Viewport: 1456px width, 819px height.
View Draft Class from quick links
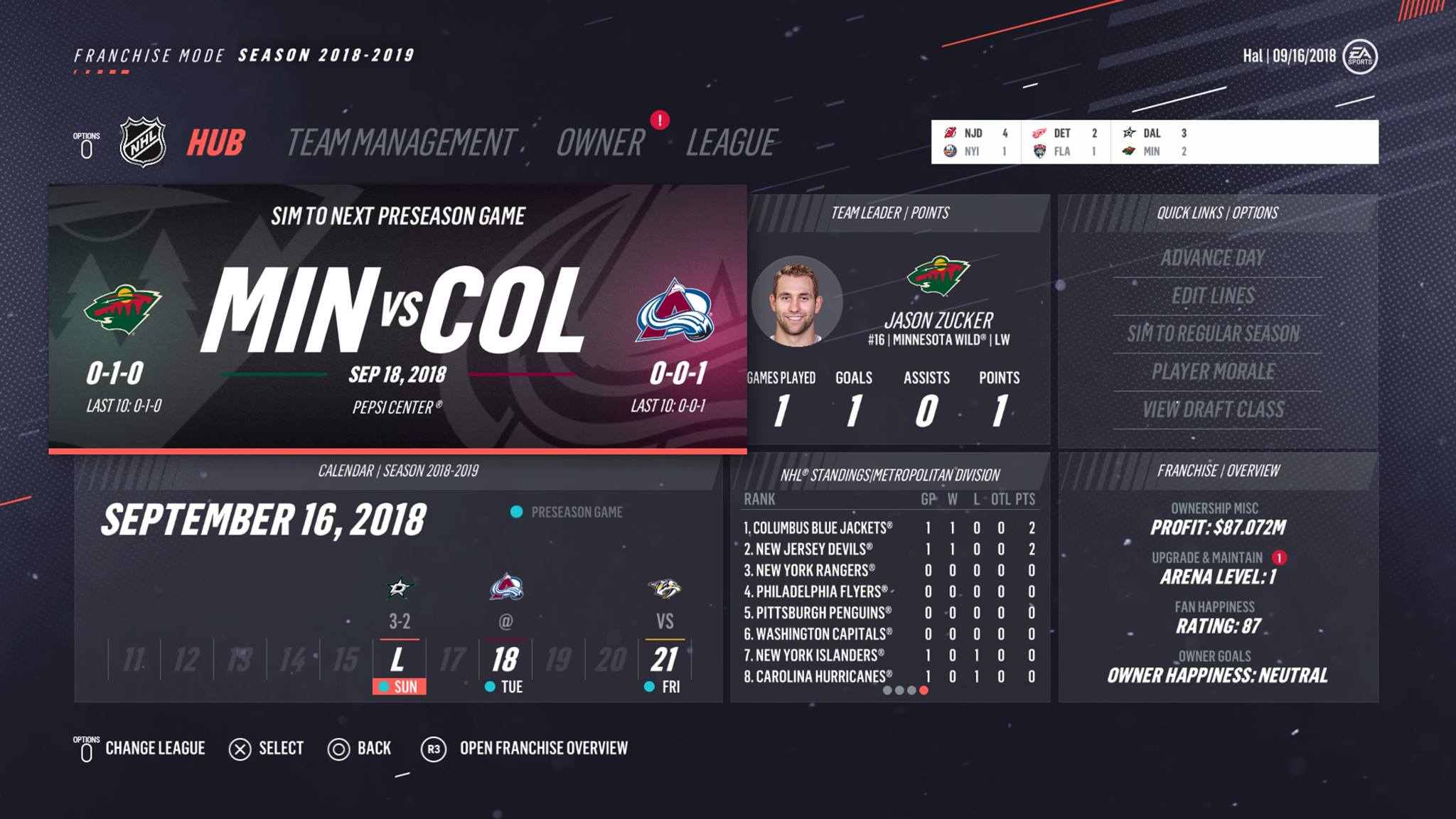[x=1213, y=409]
